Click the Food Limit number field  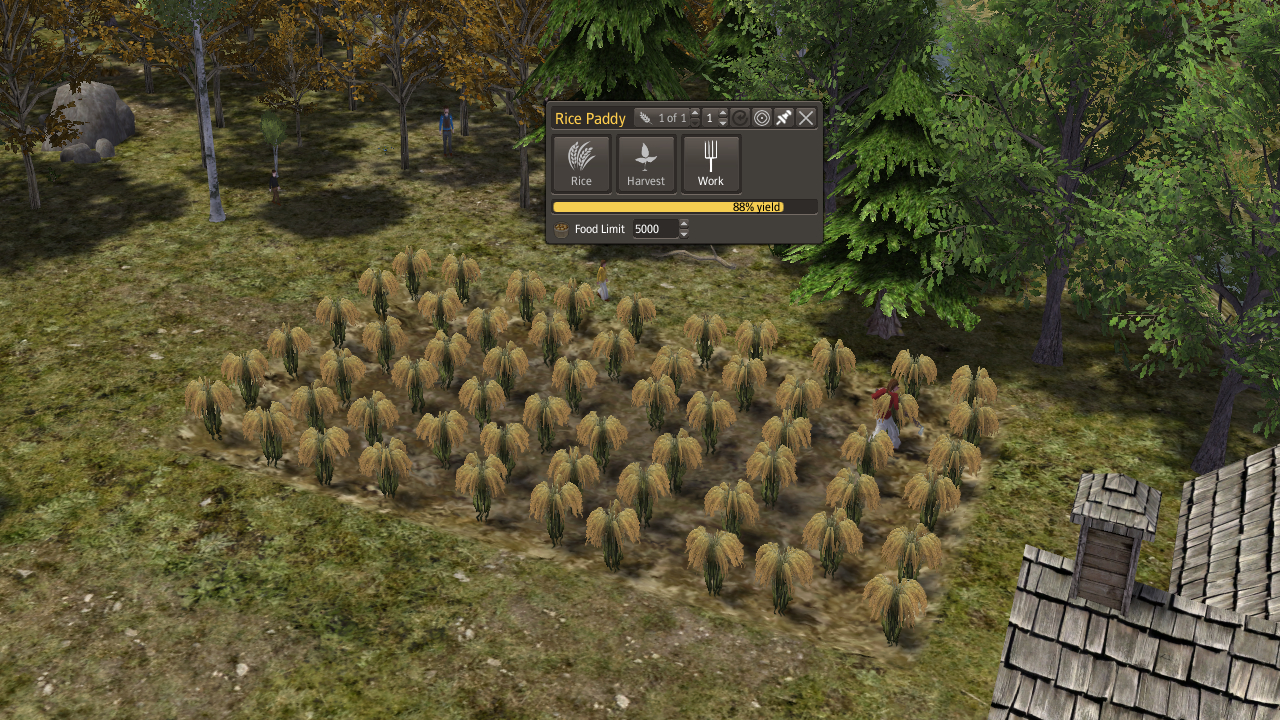point(654,229)
